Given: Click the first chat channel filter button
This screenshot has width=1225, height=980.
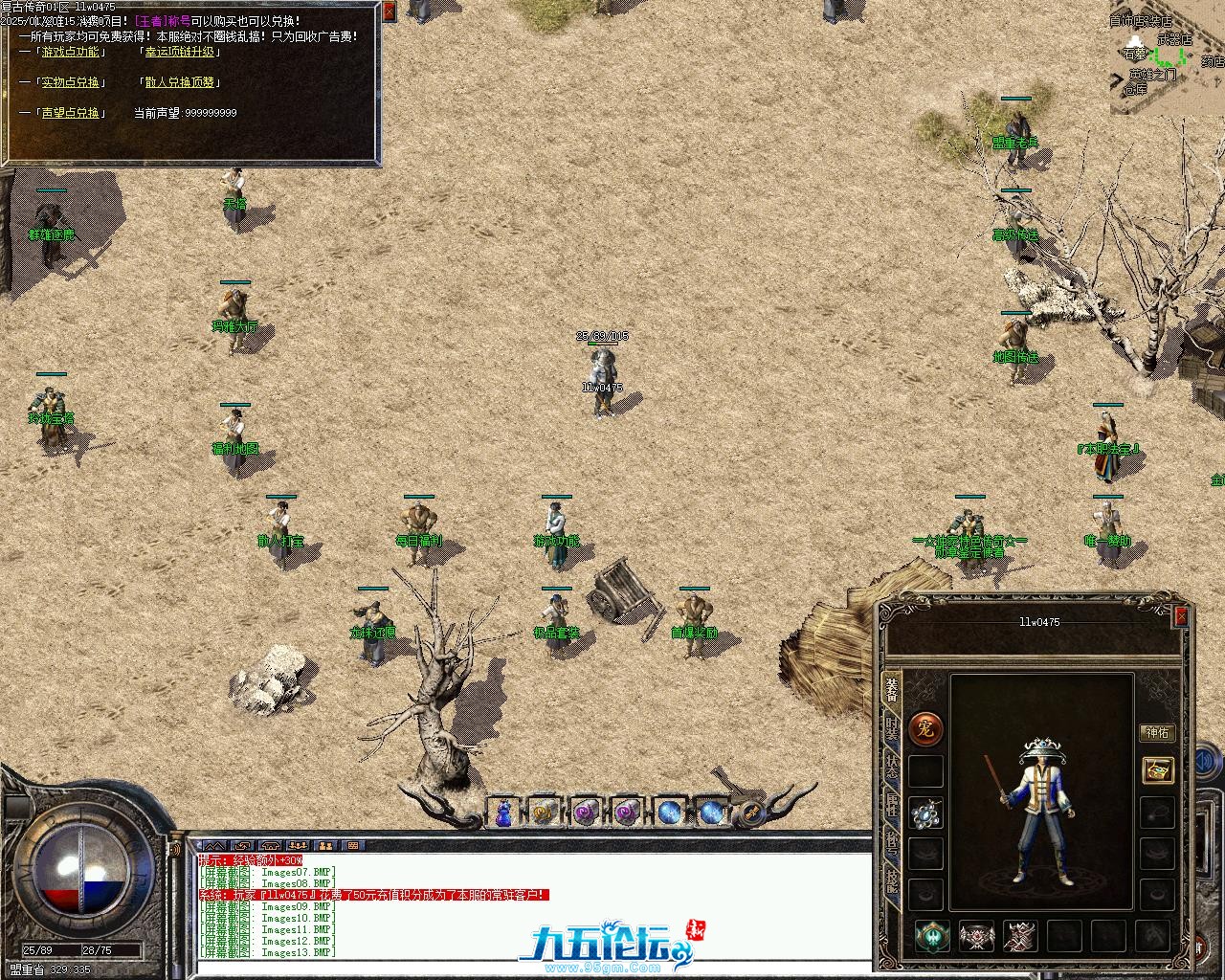Looking at the screenshot, I should (213, 846).
